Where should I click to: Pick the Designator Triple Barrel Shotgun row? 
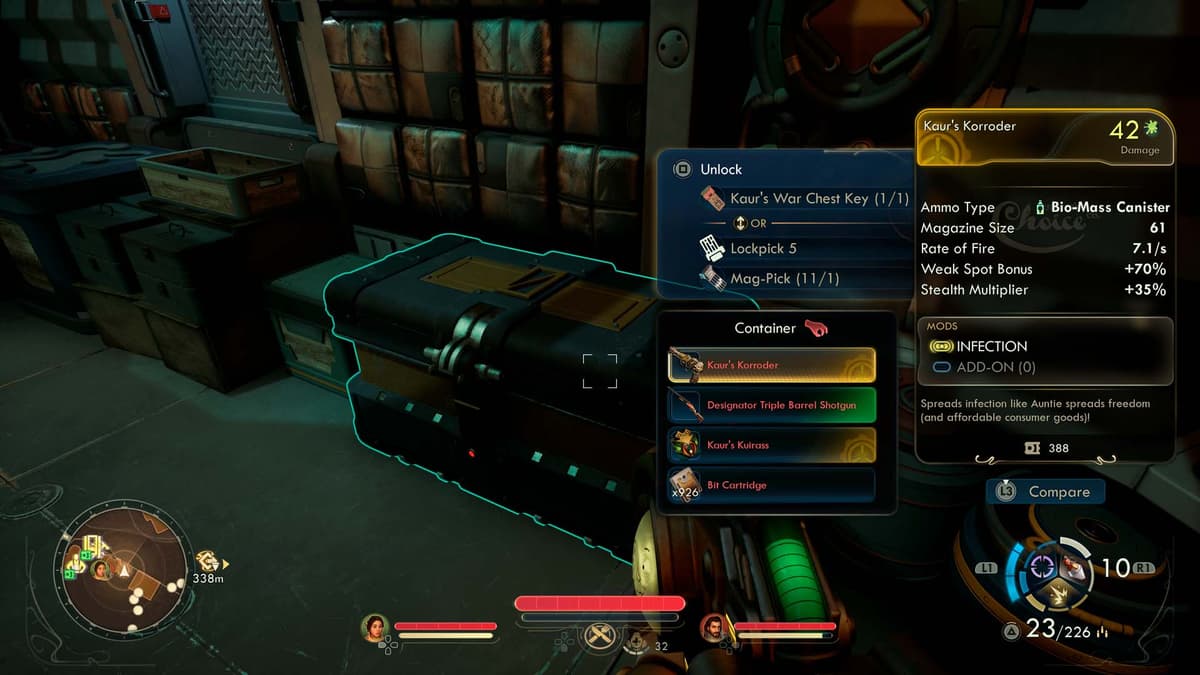pyautogui.click(x=771, y=405)
